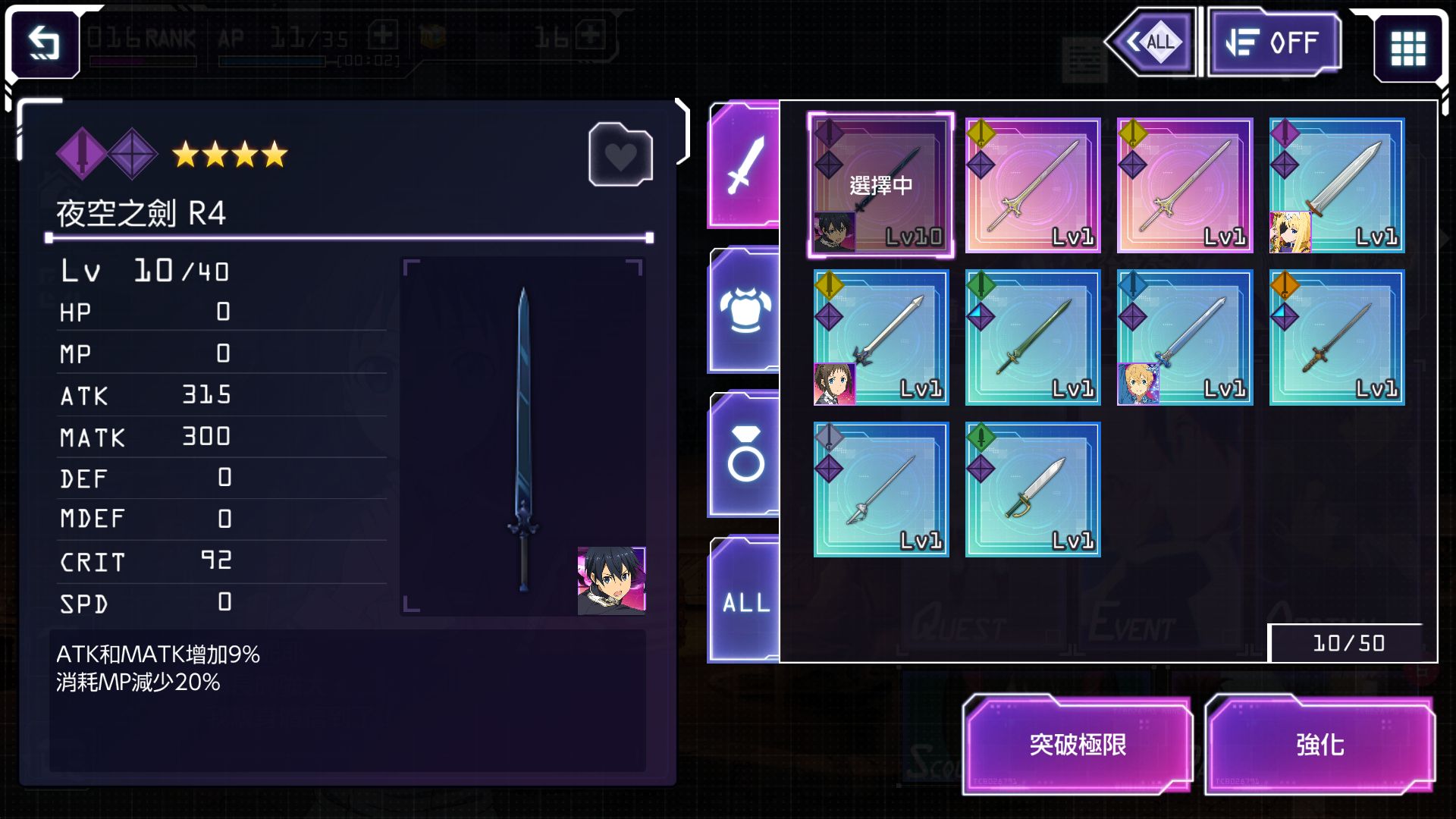Viewport: 1456px width, 819px height.
Task: Pick the short cutlass with green badge
Action: 1032,490
